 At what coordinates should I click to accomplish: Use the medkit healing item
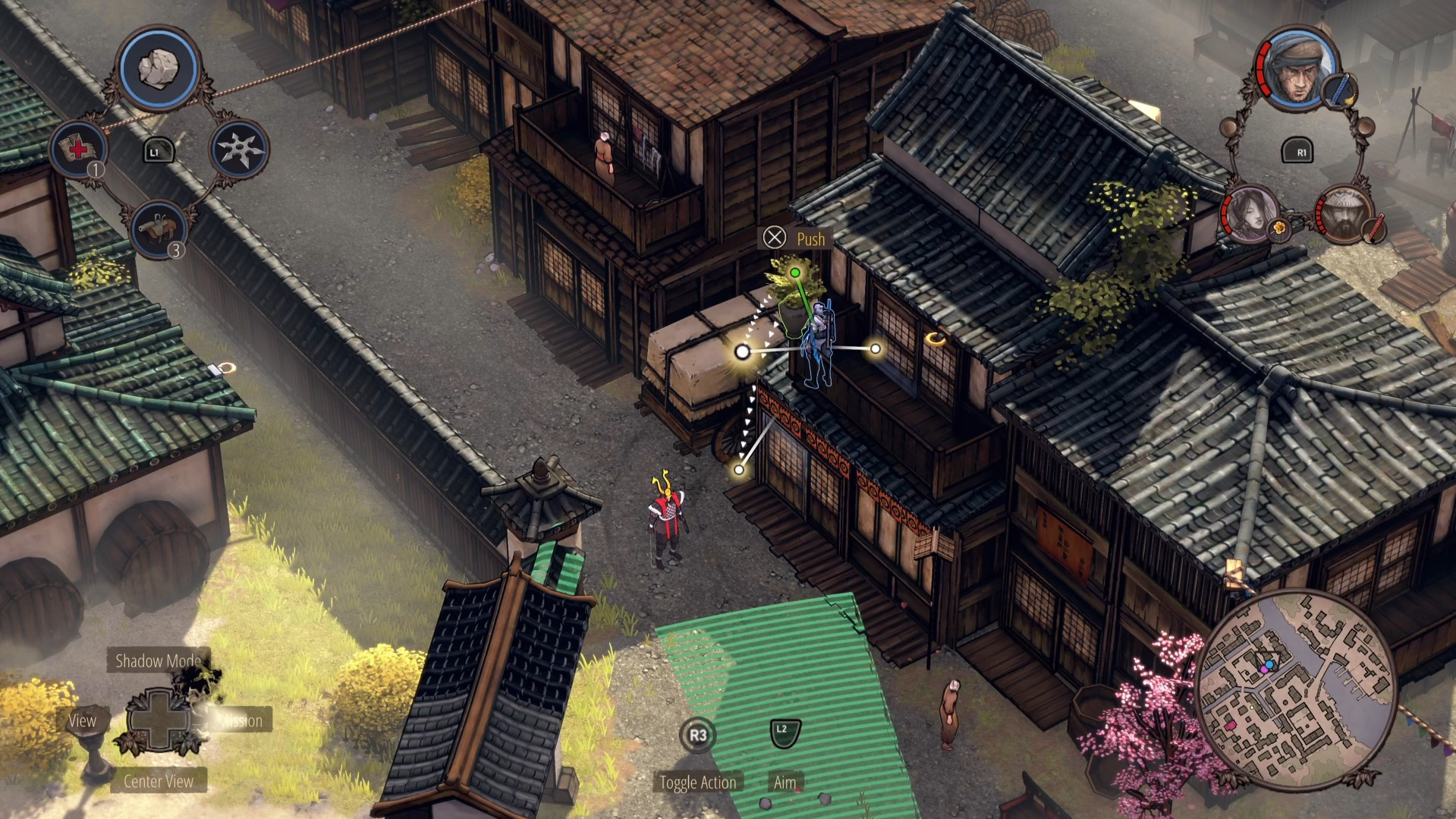point(78,149)
